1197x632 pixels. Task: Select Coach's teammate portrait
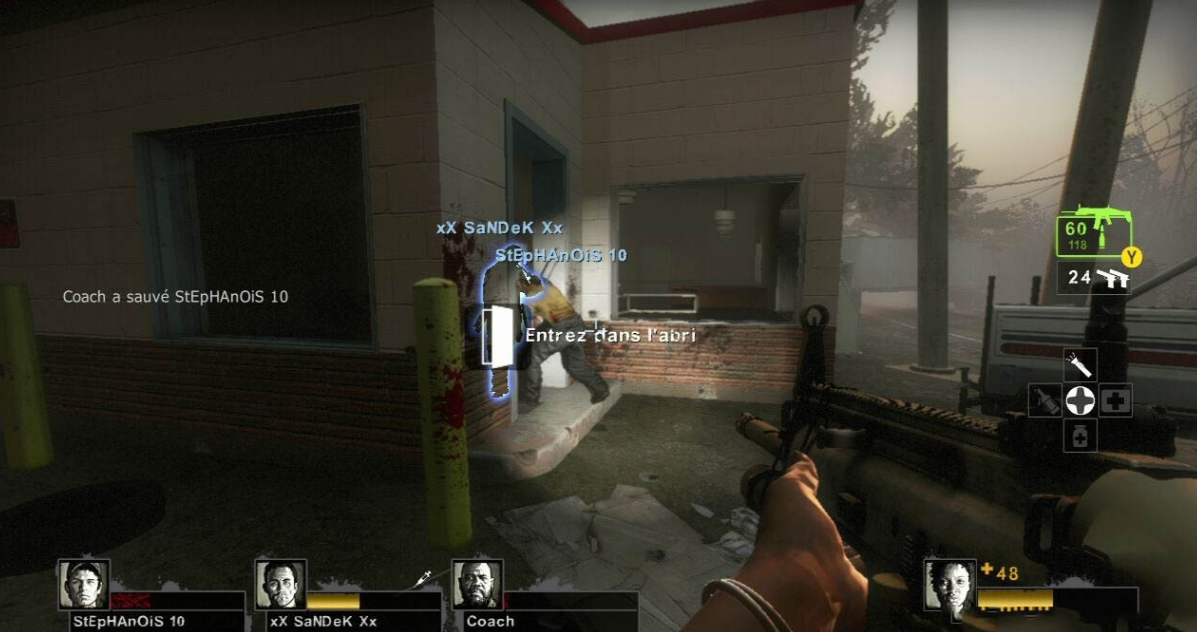tap(477, 584)
